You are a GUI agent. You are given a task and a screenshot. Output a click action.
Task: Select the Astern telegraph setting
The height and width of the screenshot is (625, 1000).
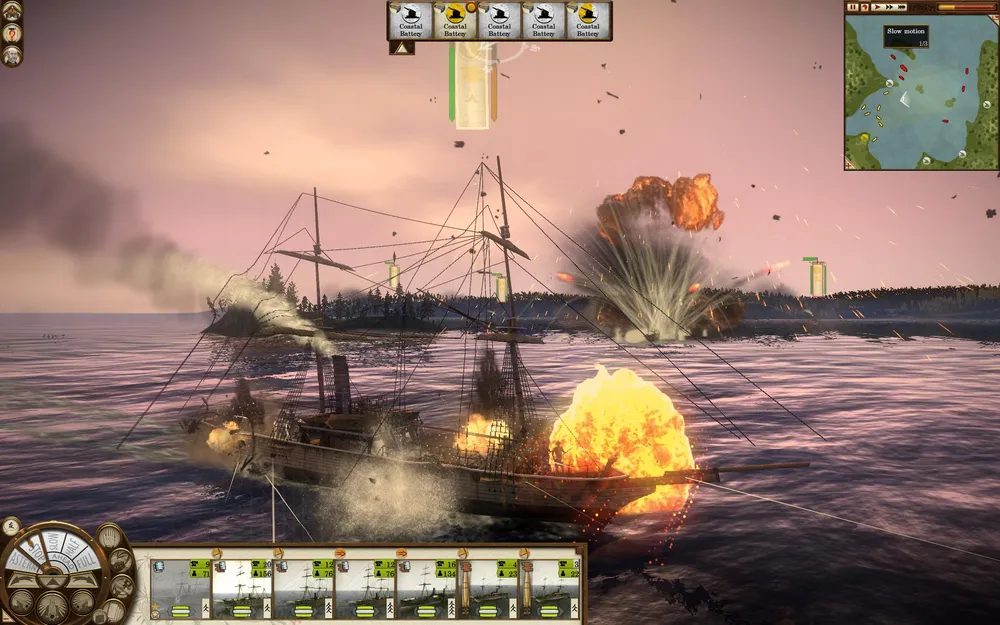22,561
